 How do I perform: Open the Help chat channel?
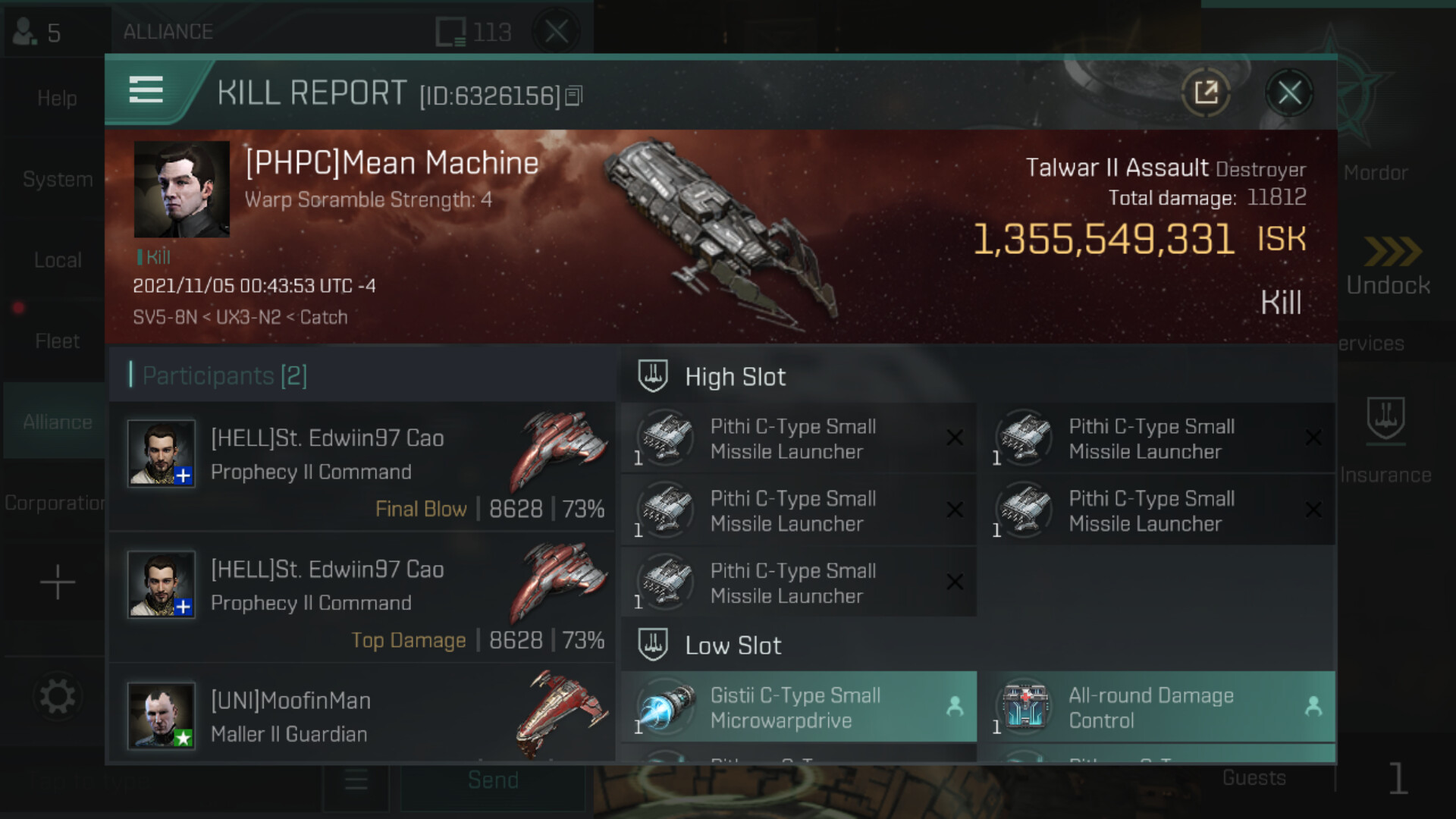(58, 98)
